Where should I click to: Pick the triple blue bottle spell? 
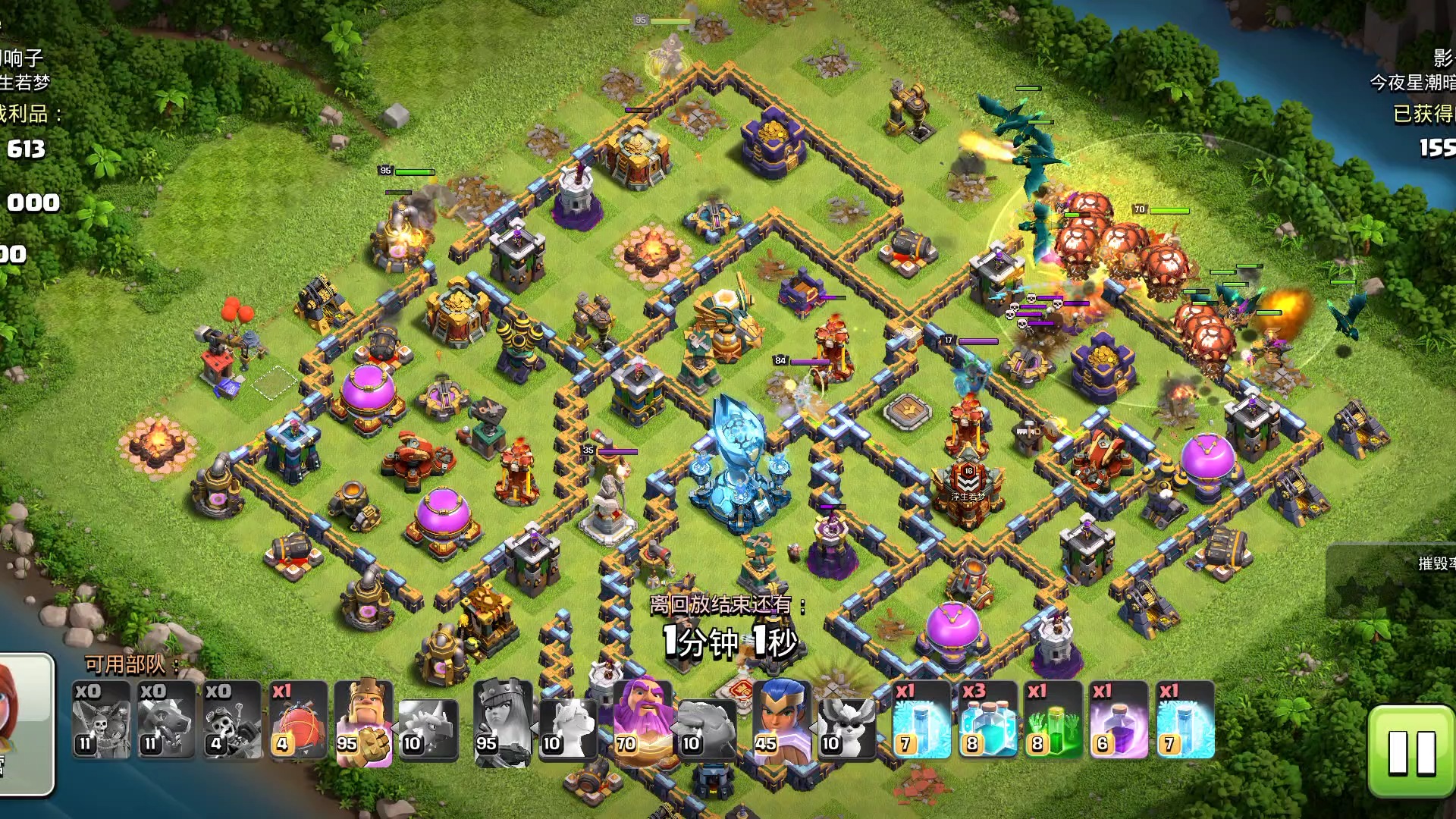(x=987, y=720)
